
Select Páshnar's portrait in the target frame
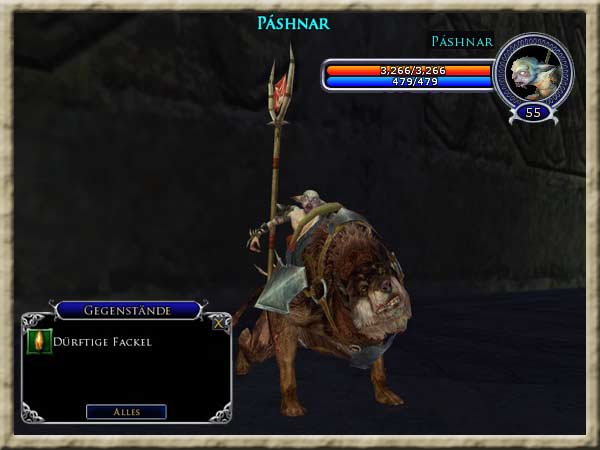532,72
